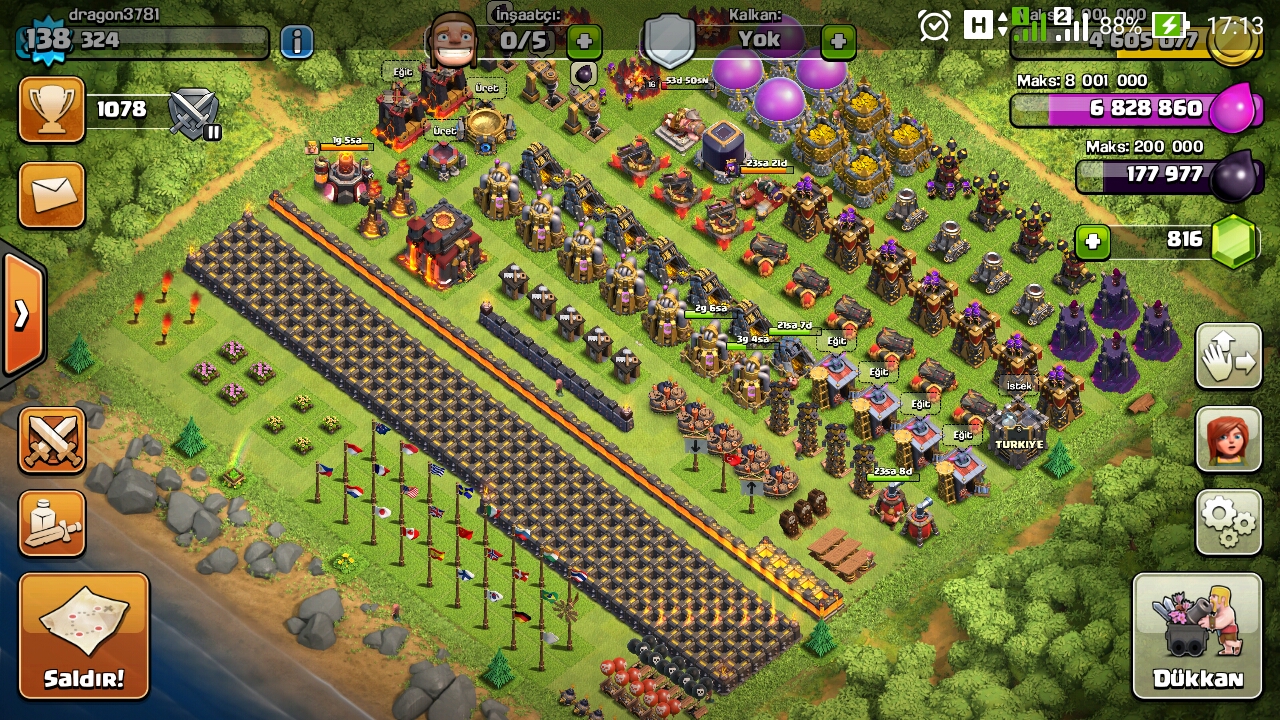Viewport: 1280px width, 720px height.
Task: Open the layout editor hand button
Action: click(x=1228, y=356)
